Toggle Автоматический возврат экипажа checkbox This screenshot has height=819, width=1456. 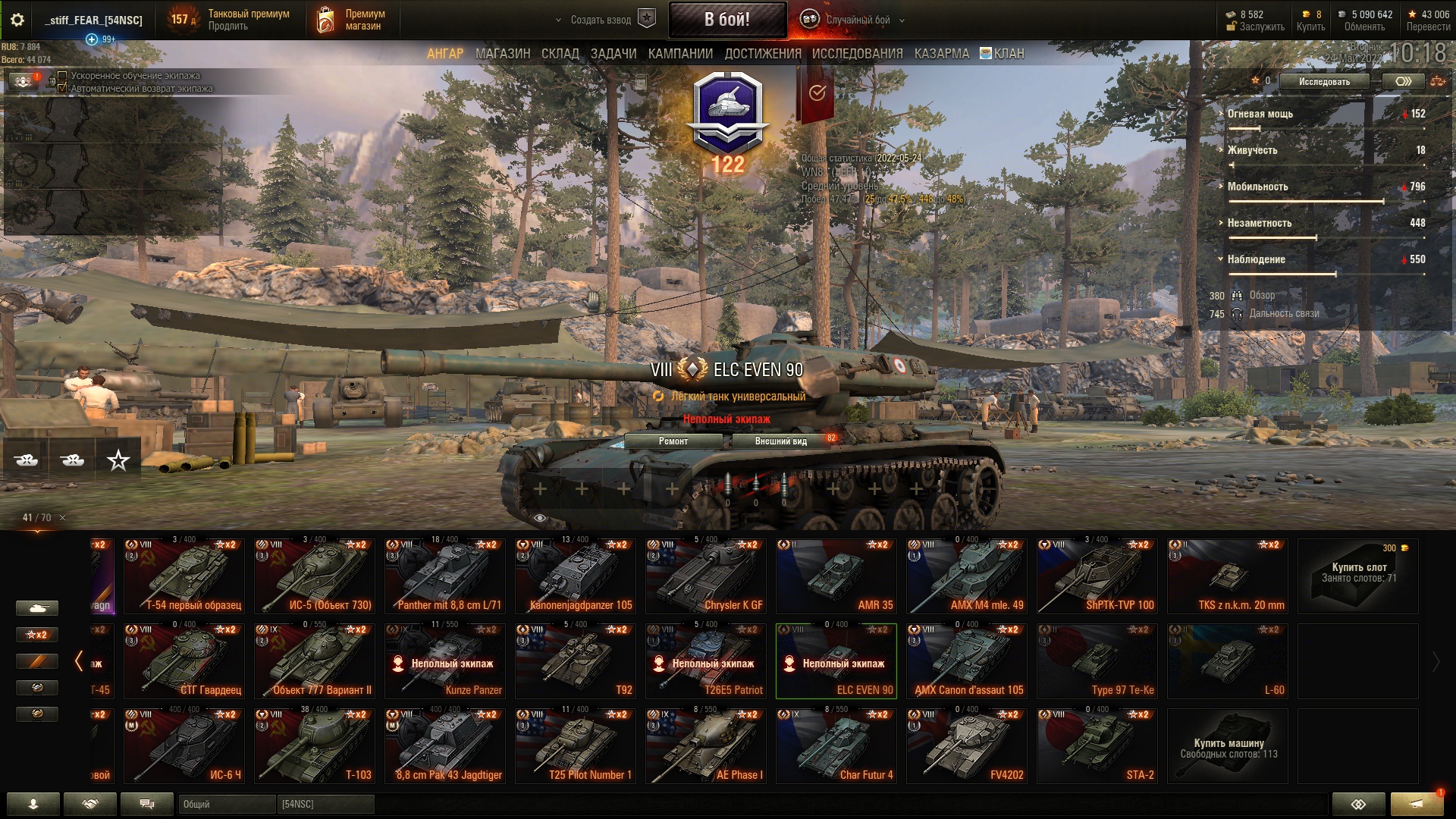pyautogui.click(x=63, y=89)
